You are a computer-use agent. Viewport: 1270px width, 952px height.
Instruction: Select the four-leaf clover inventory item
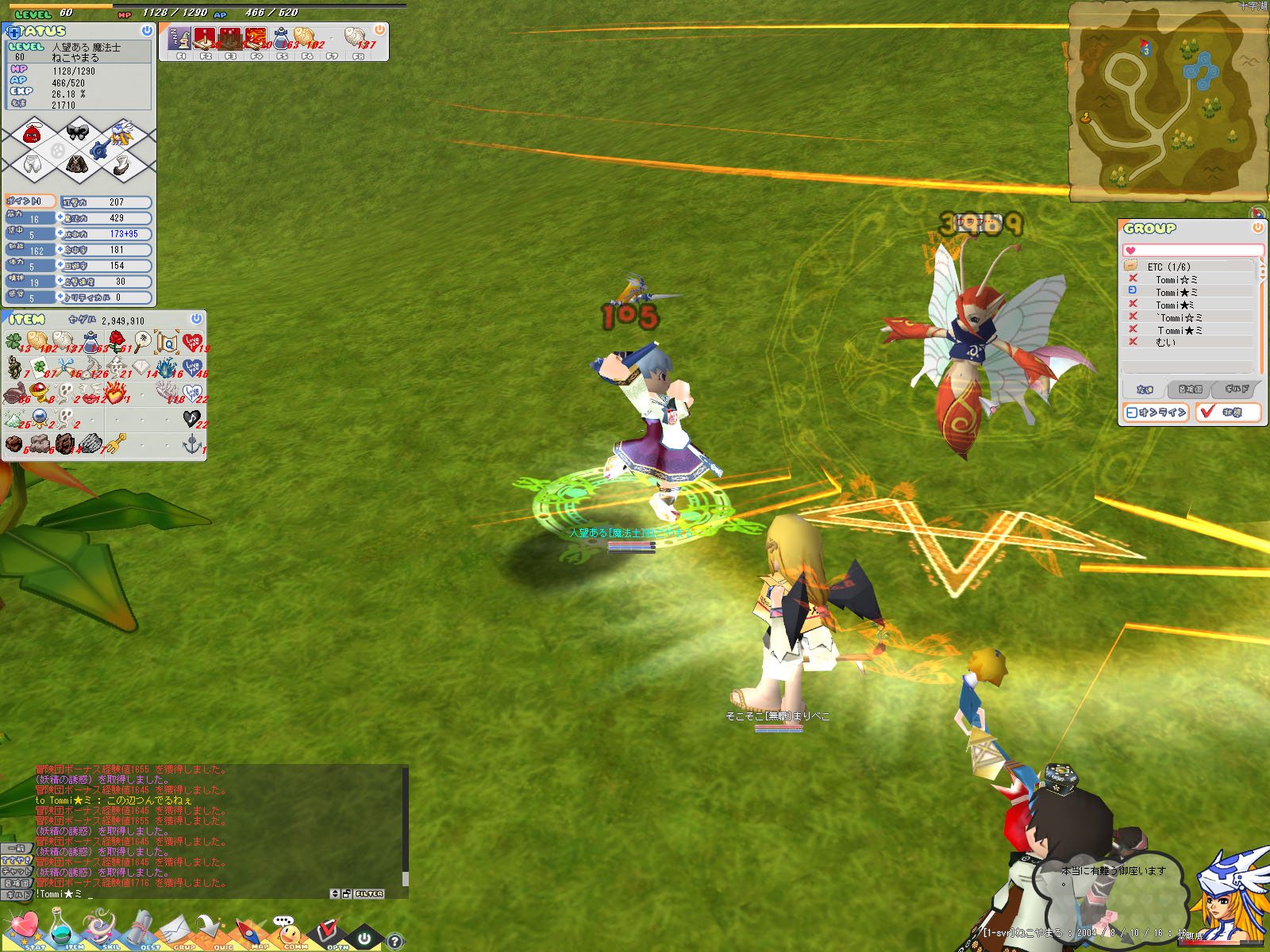13,341
